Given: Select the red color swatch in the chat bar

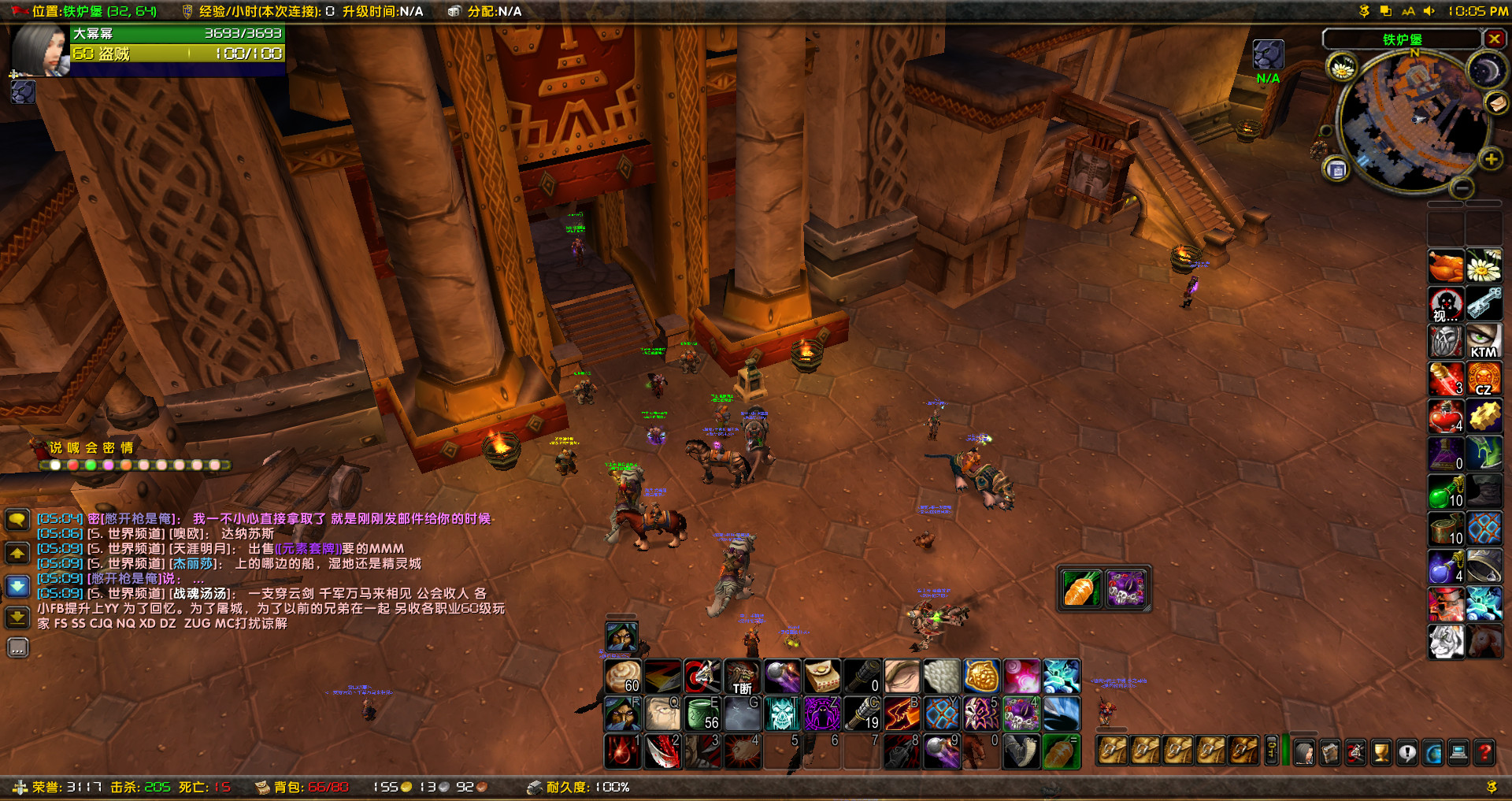Looking at the screenshot, I should (x=72, y=465).
